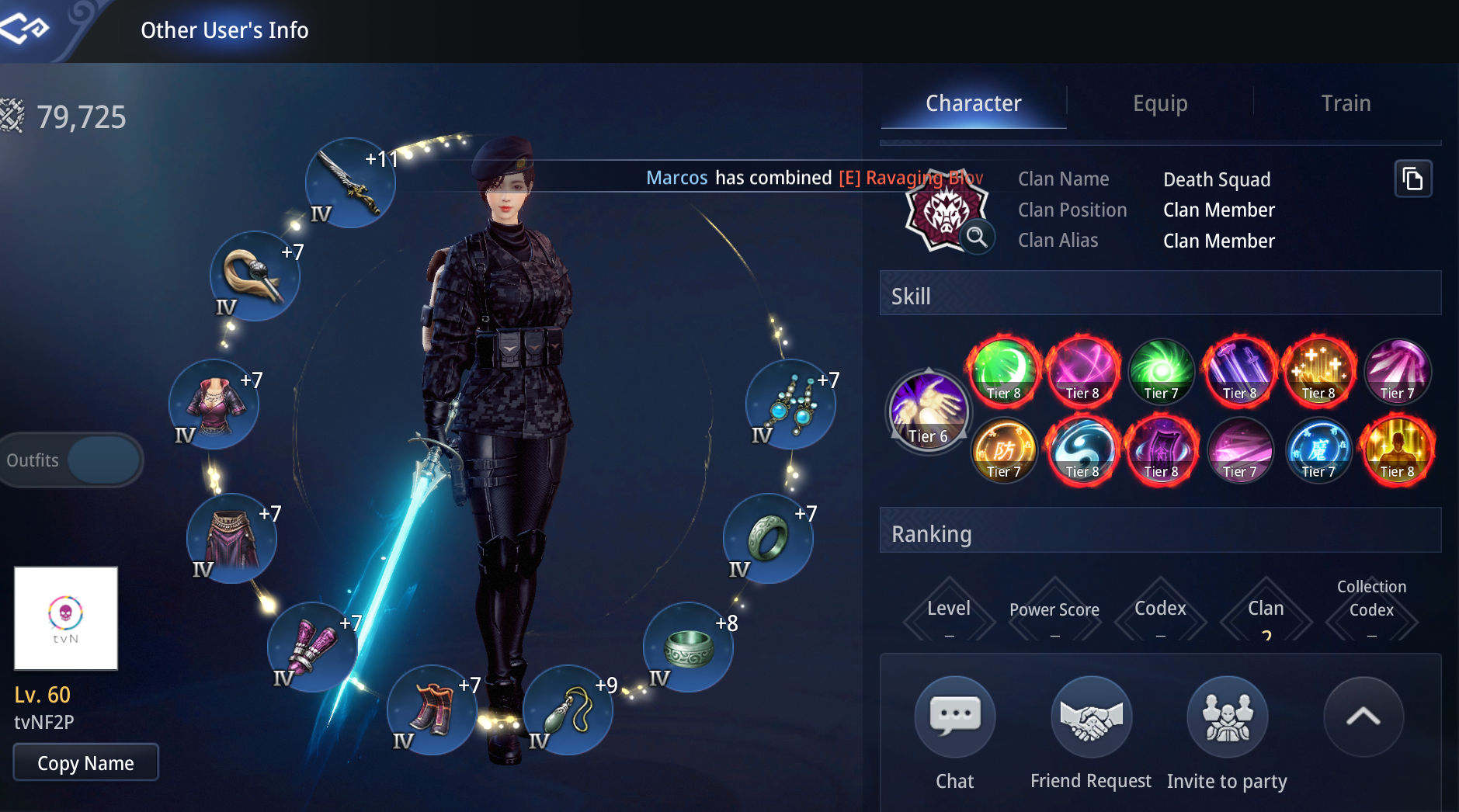Inspect the +7 boots equipment slot
Screen dimensions: 1459x812
432,710
